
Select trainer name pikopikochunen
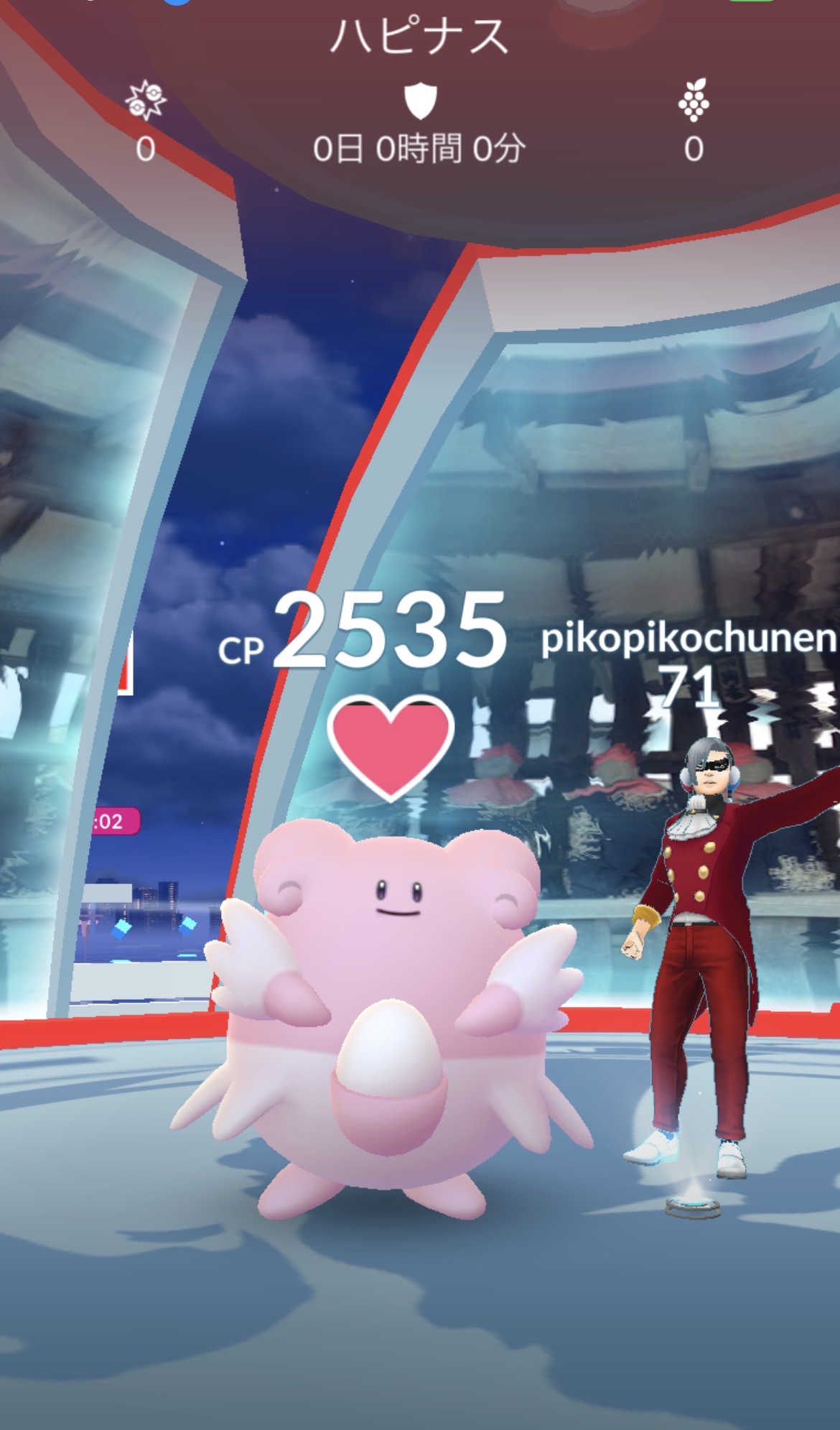point(688,638)
